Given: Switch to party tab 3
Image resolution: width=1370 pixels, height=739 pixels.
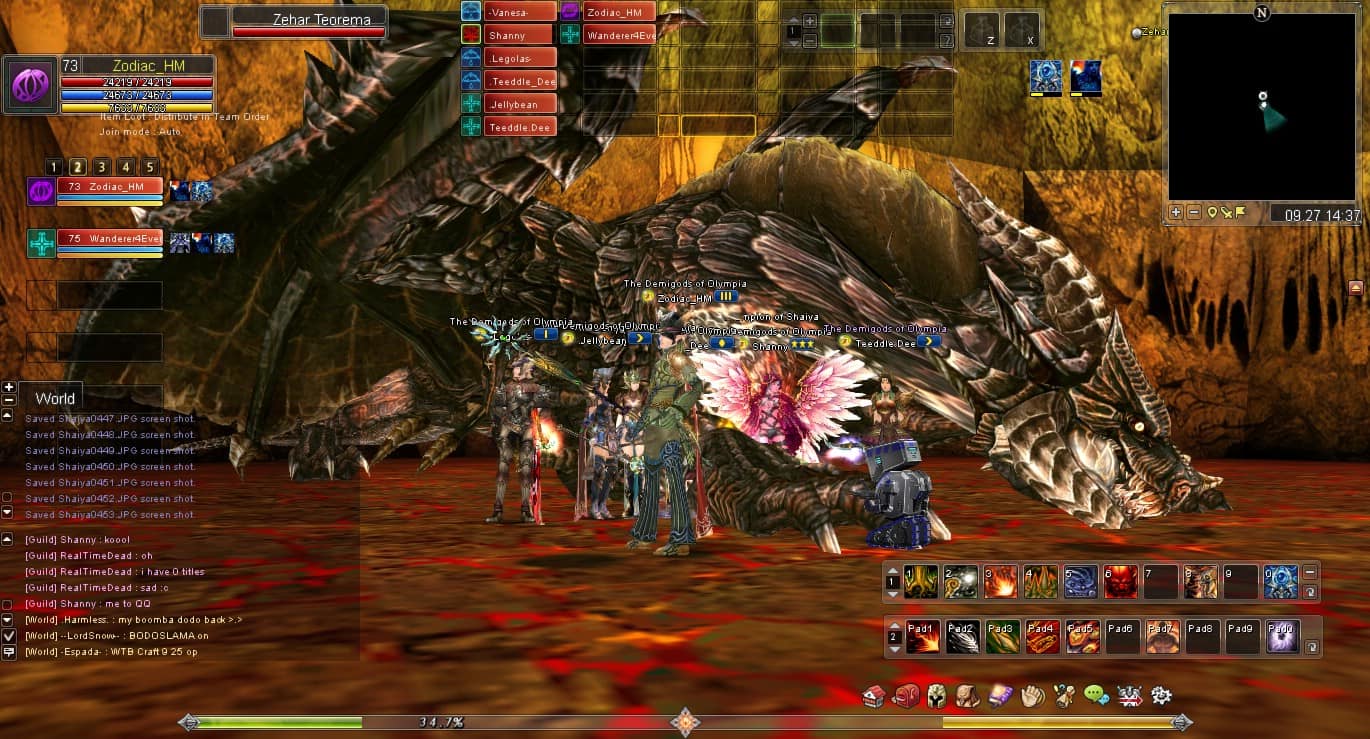Looking at the screenshot, I should click(x=101, y=166).
